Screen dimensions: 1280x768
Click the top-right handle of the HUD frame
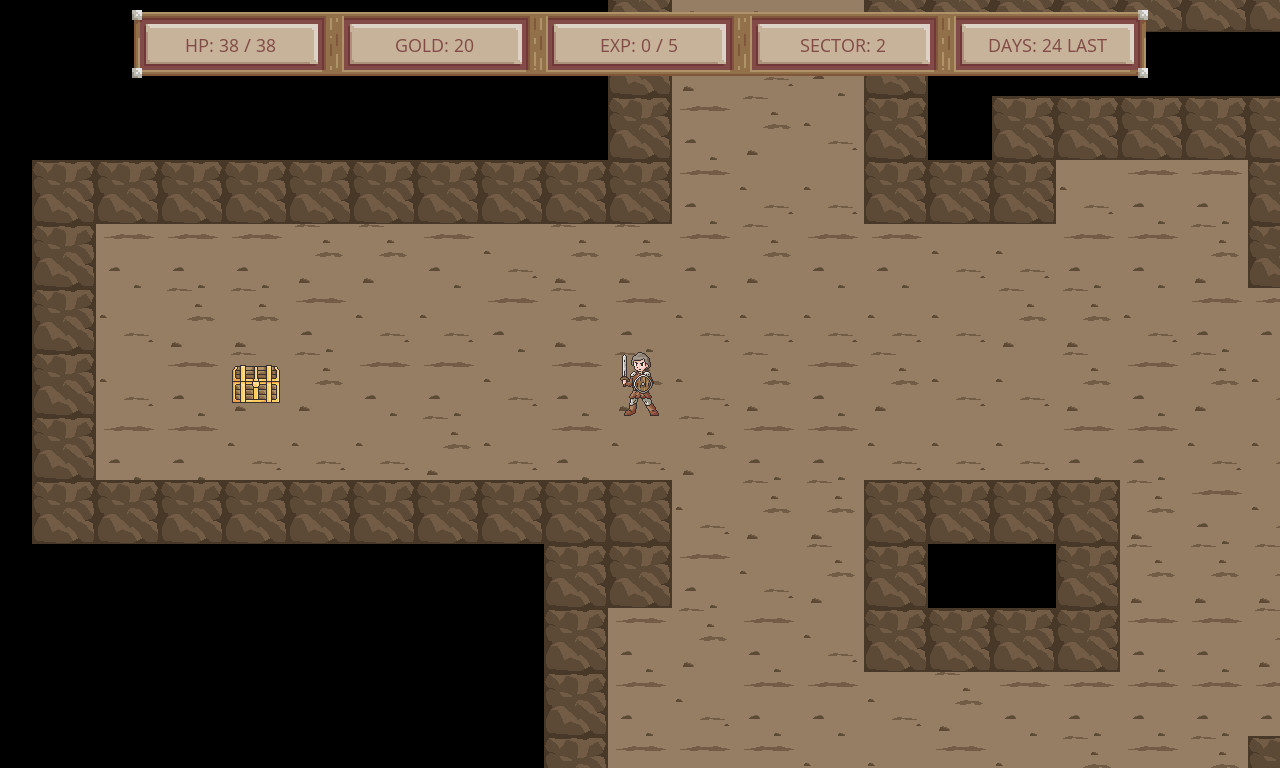pyautogui.click(x=1141, y=15)
